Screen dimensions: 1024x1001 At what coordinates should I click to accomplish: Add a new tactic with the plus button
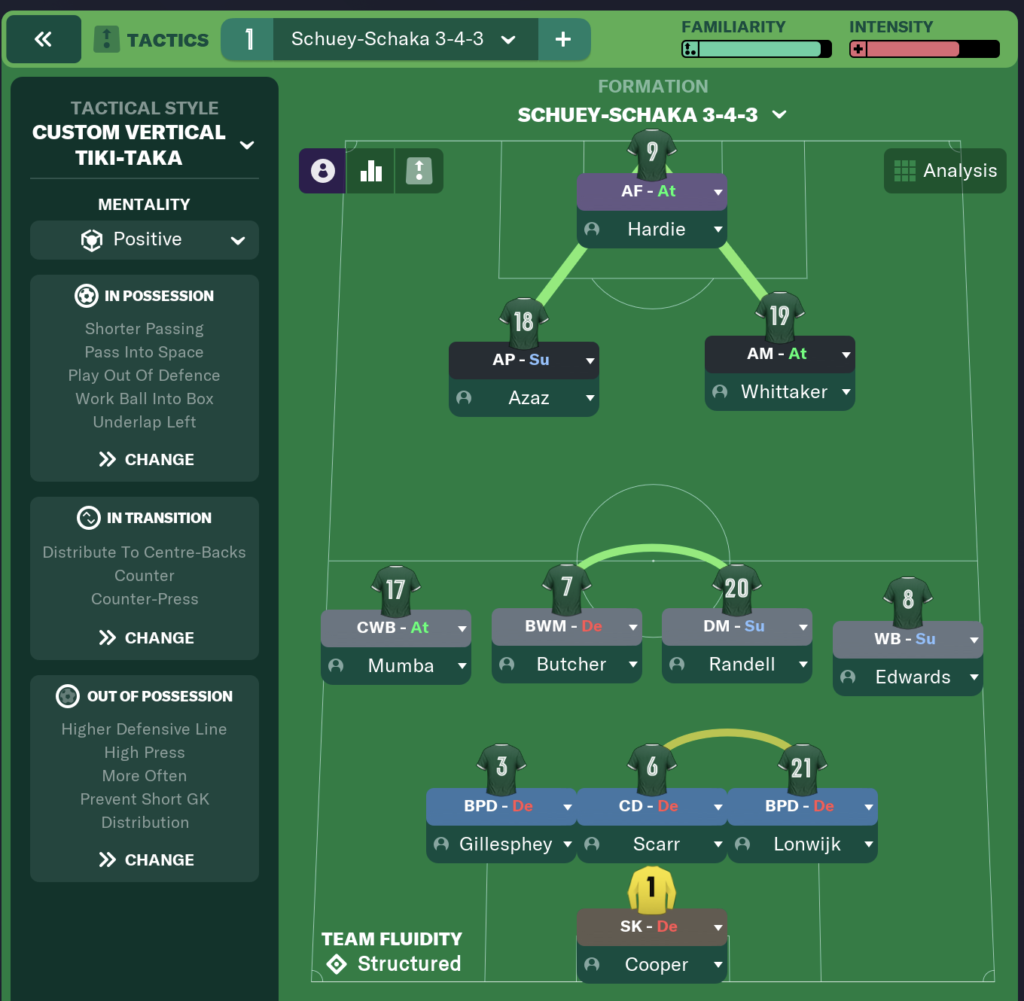563,40
